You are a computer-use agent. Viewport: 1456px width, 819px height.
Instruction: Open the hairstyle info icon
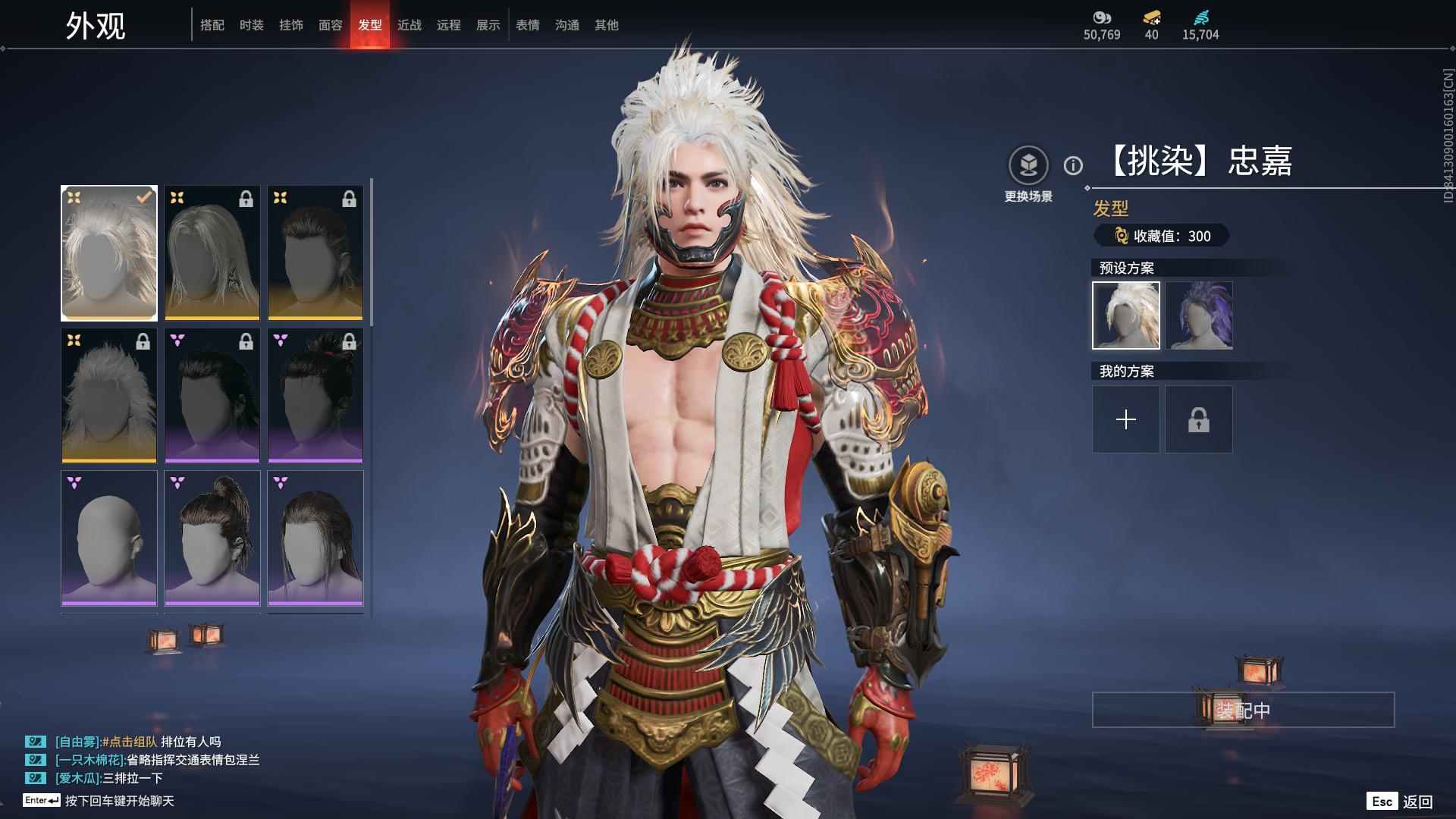(x=1073, y=165)
